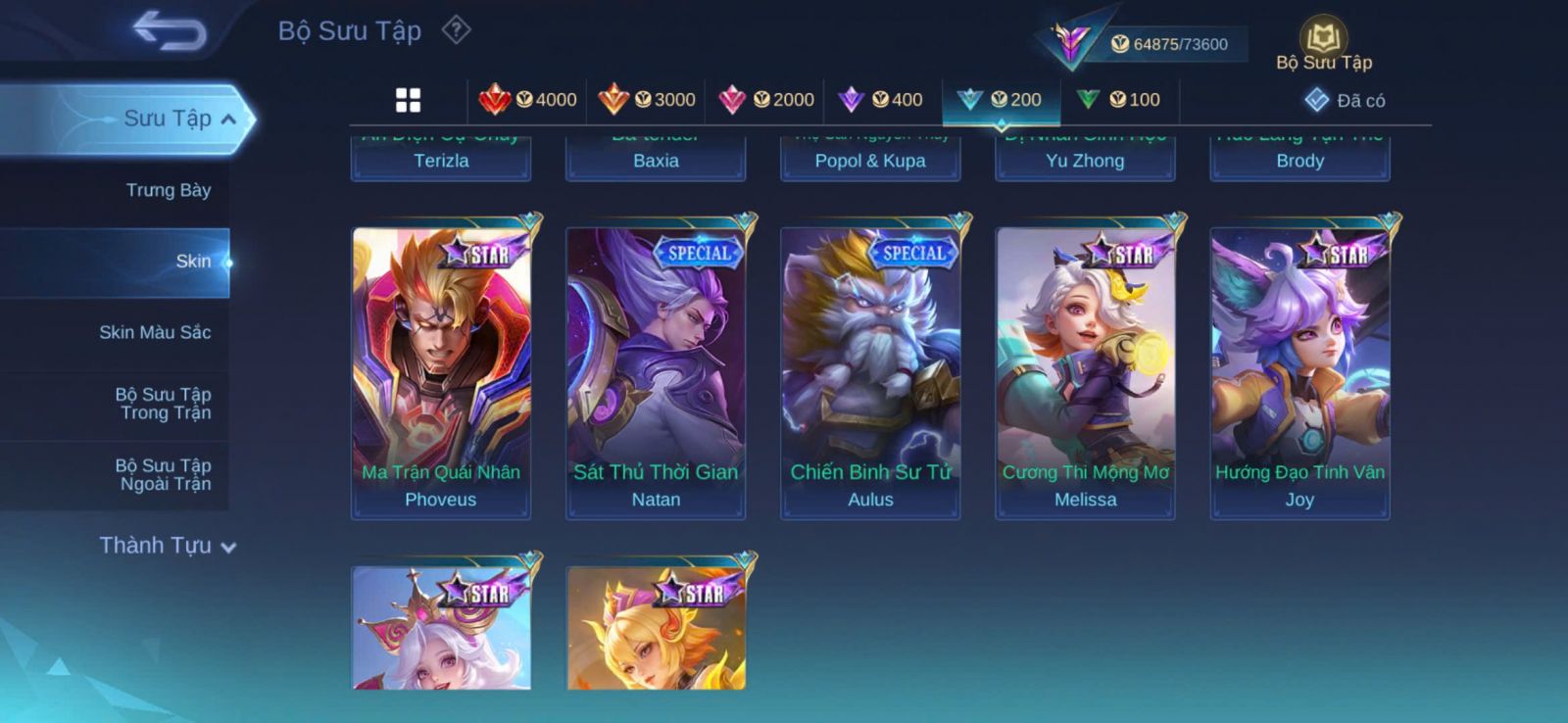This screenshot has width=1568, height=723.
Task: Filter skins by 3000 point tier
Action: pyautogui.click(x=648, y=100)
